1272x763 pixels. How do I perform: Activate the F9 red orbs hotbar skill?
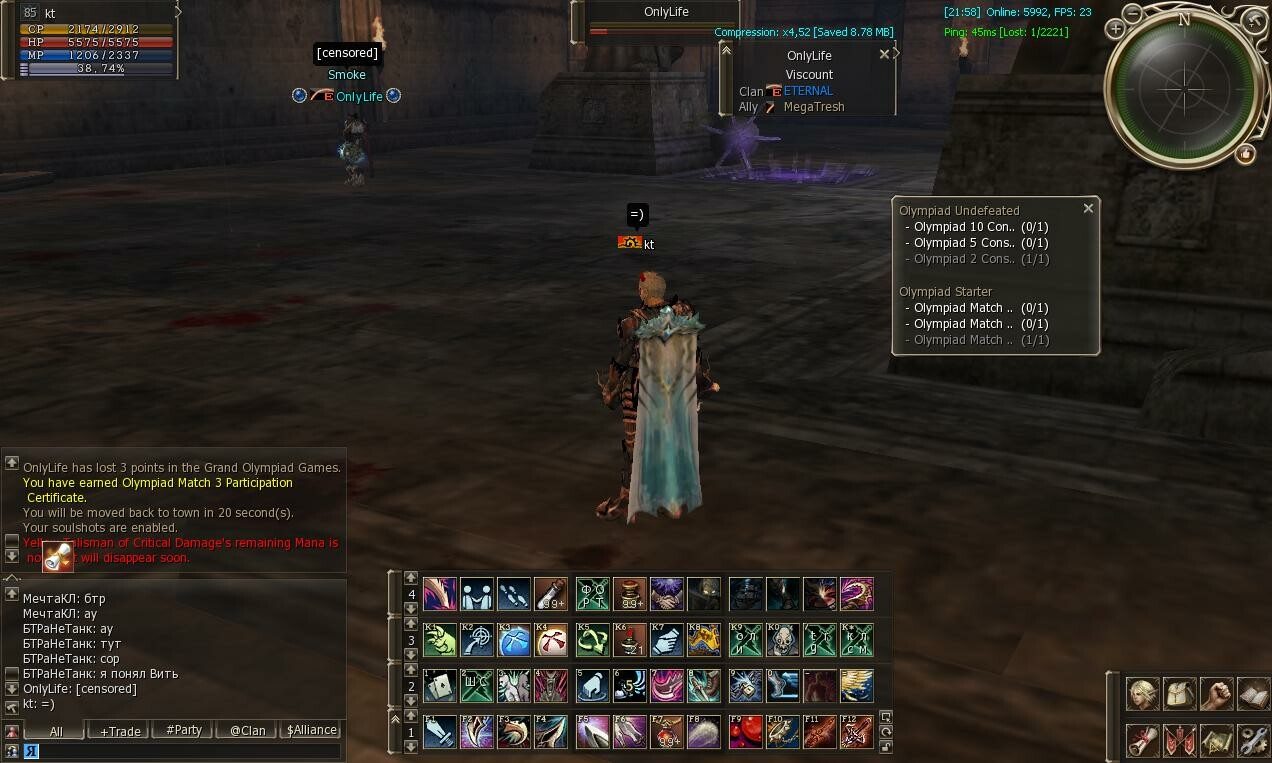[745, 732]
